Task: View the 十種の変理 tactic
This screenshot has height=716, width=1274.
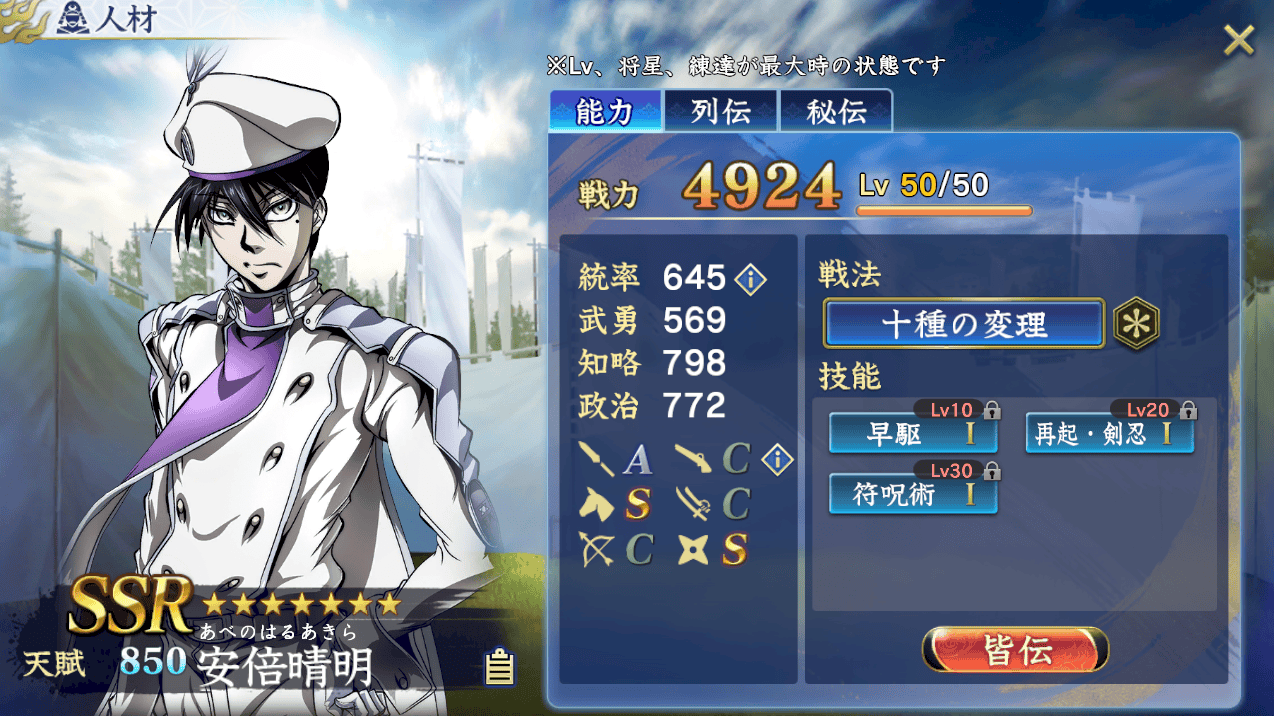Action: pos(964,324)
